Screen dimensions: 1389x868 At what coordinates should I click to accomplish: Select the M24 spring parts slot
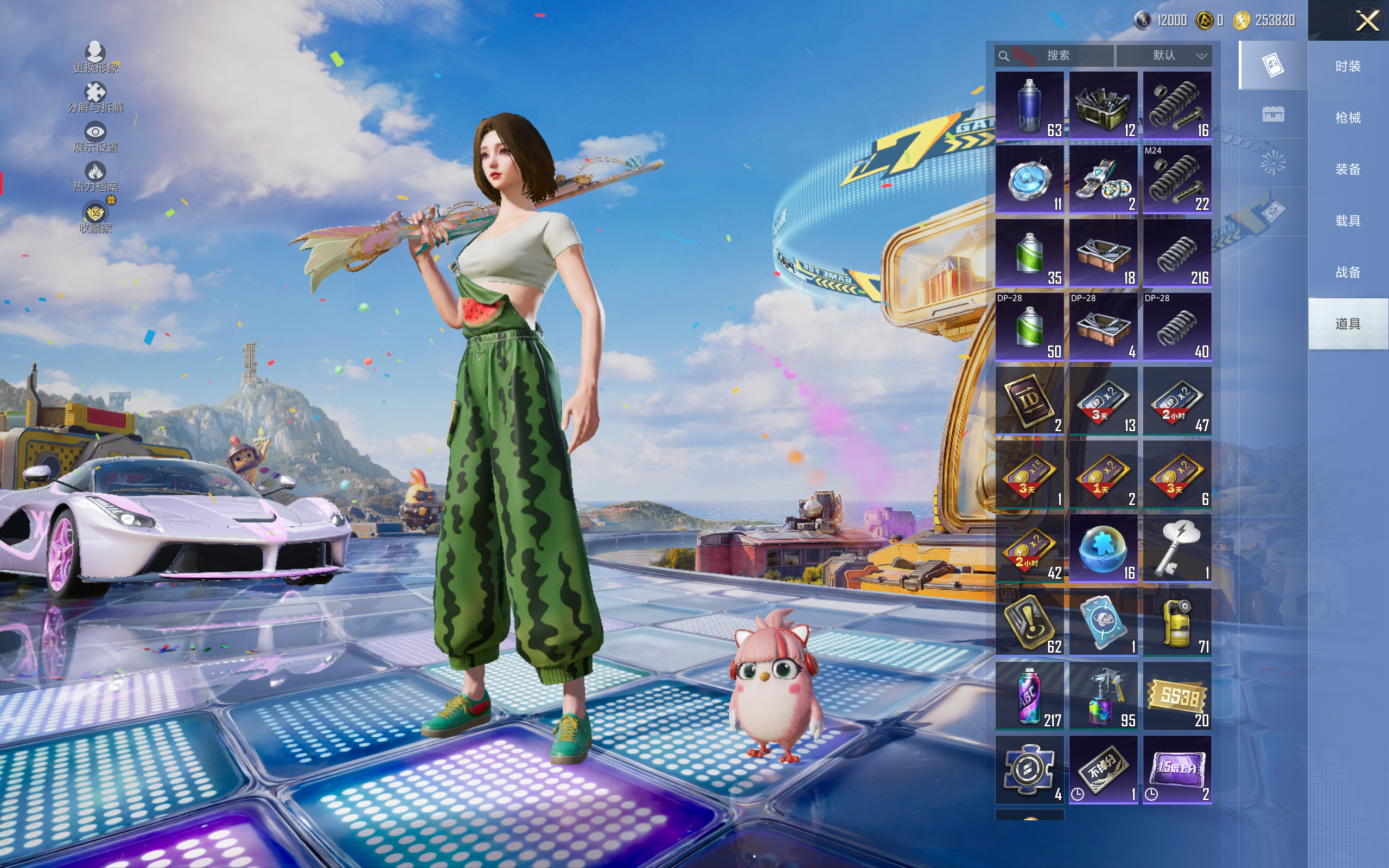tap(1177, 180)
